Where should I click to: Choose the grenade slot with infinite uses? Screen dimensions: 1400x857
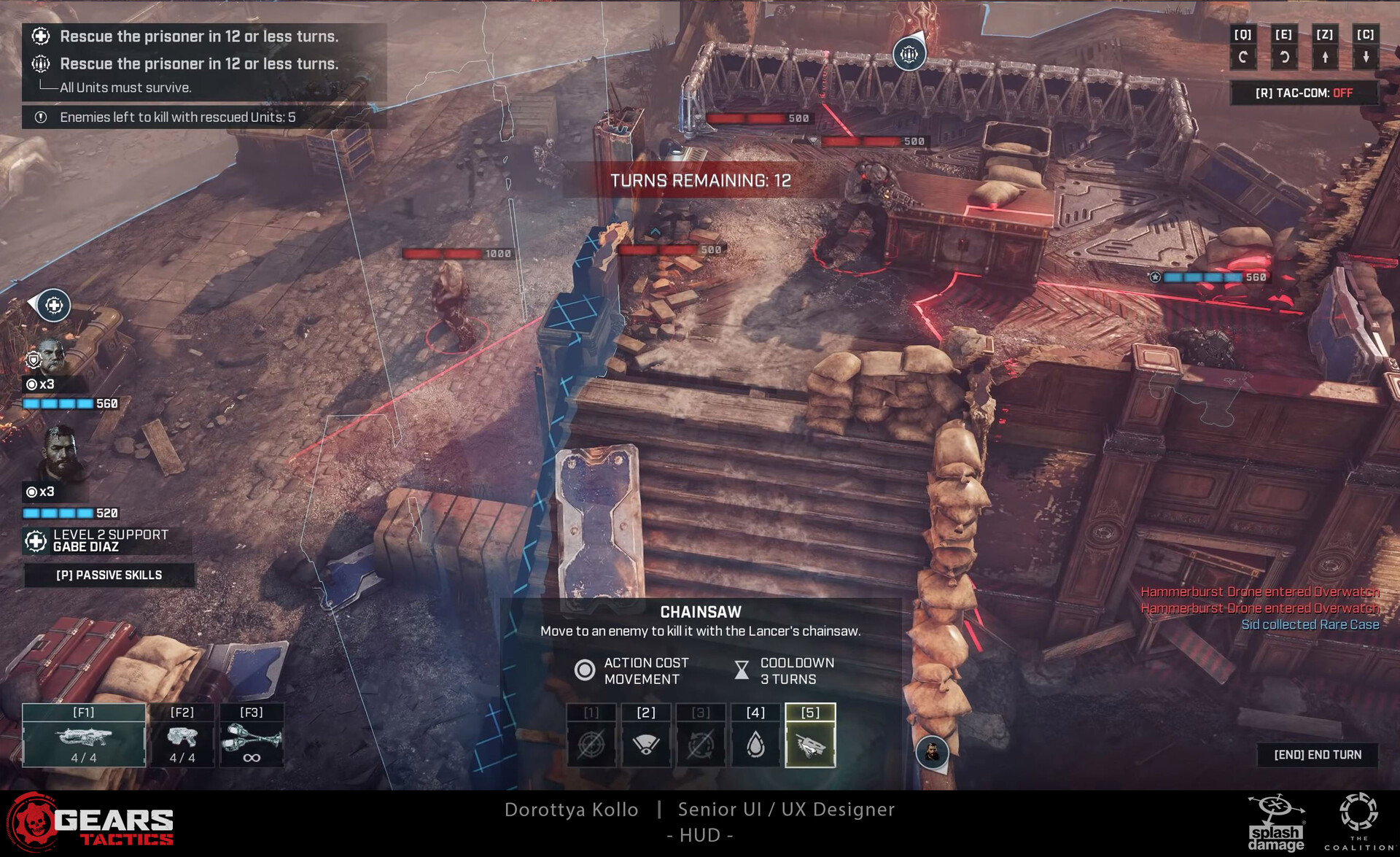point(252,735)
